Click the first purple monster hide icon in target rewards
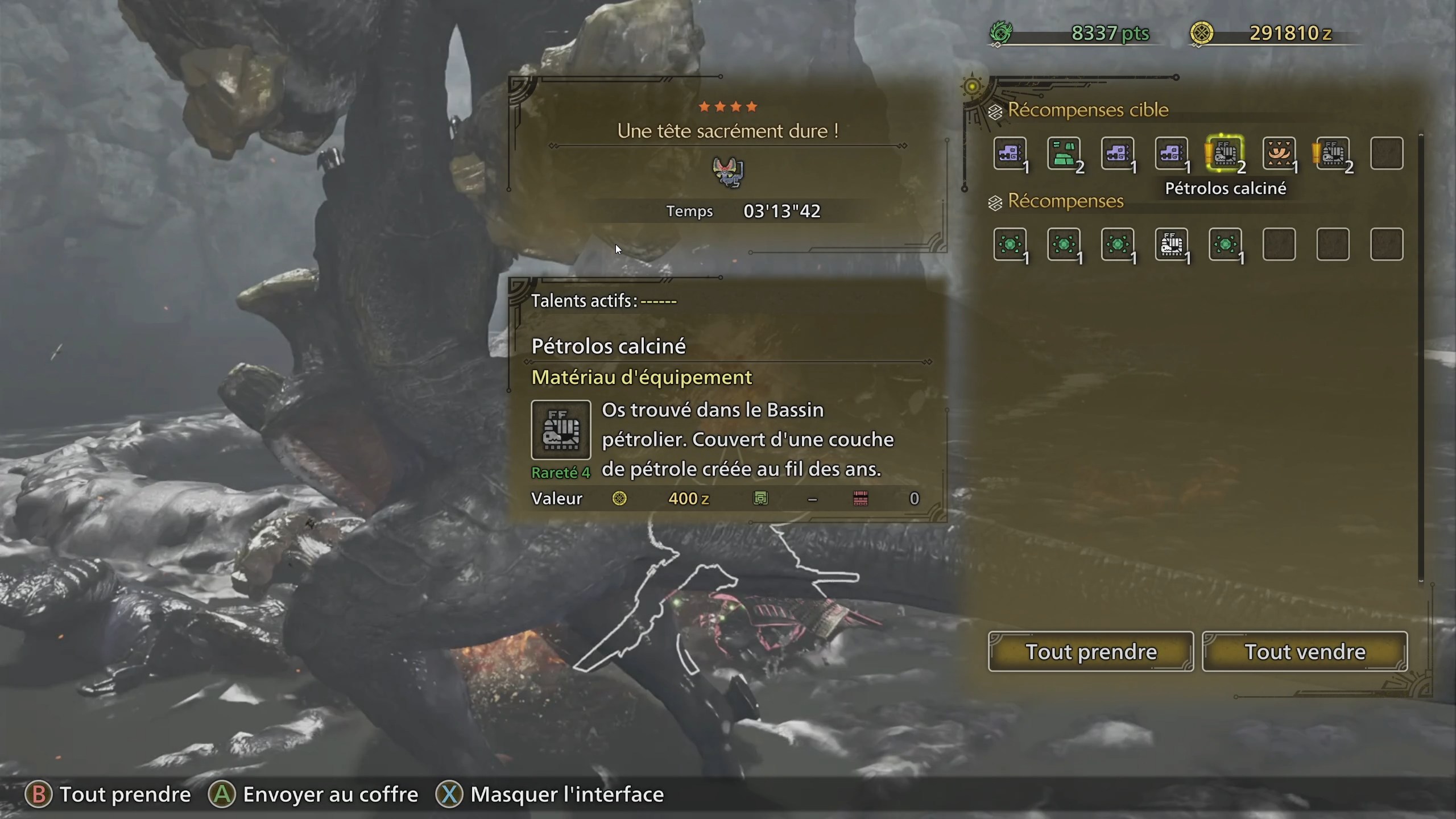The width and height of the screenshot is (1456, 819). coord(1011,154)
